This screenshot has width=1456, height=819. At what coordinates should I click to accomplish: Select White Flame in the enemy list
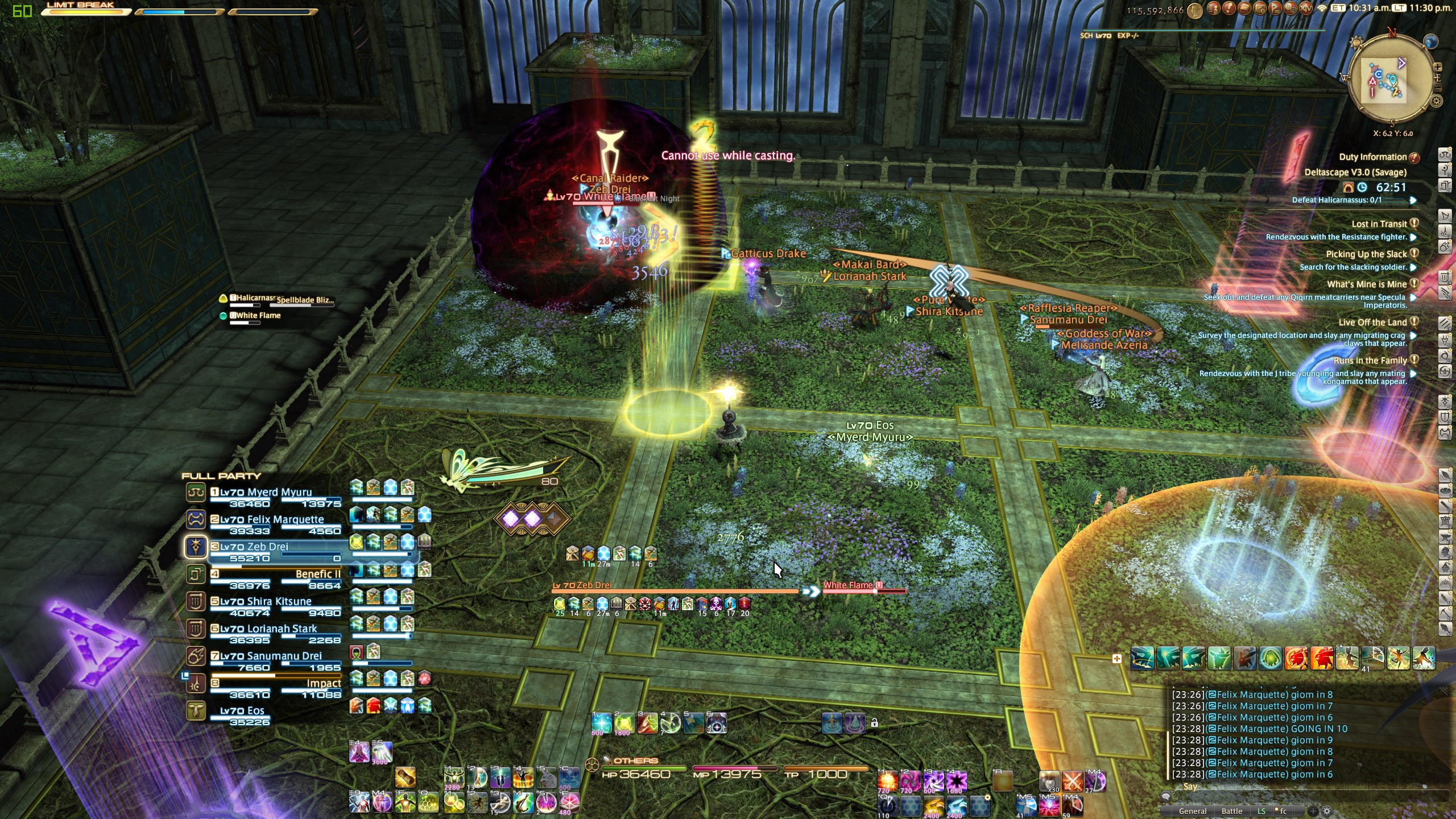pos(258,316)
